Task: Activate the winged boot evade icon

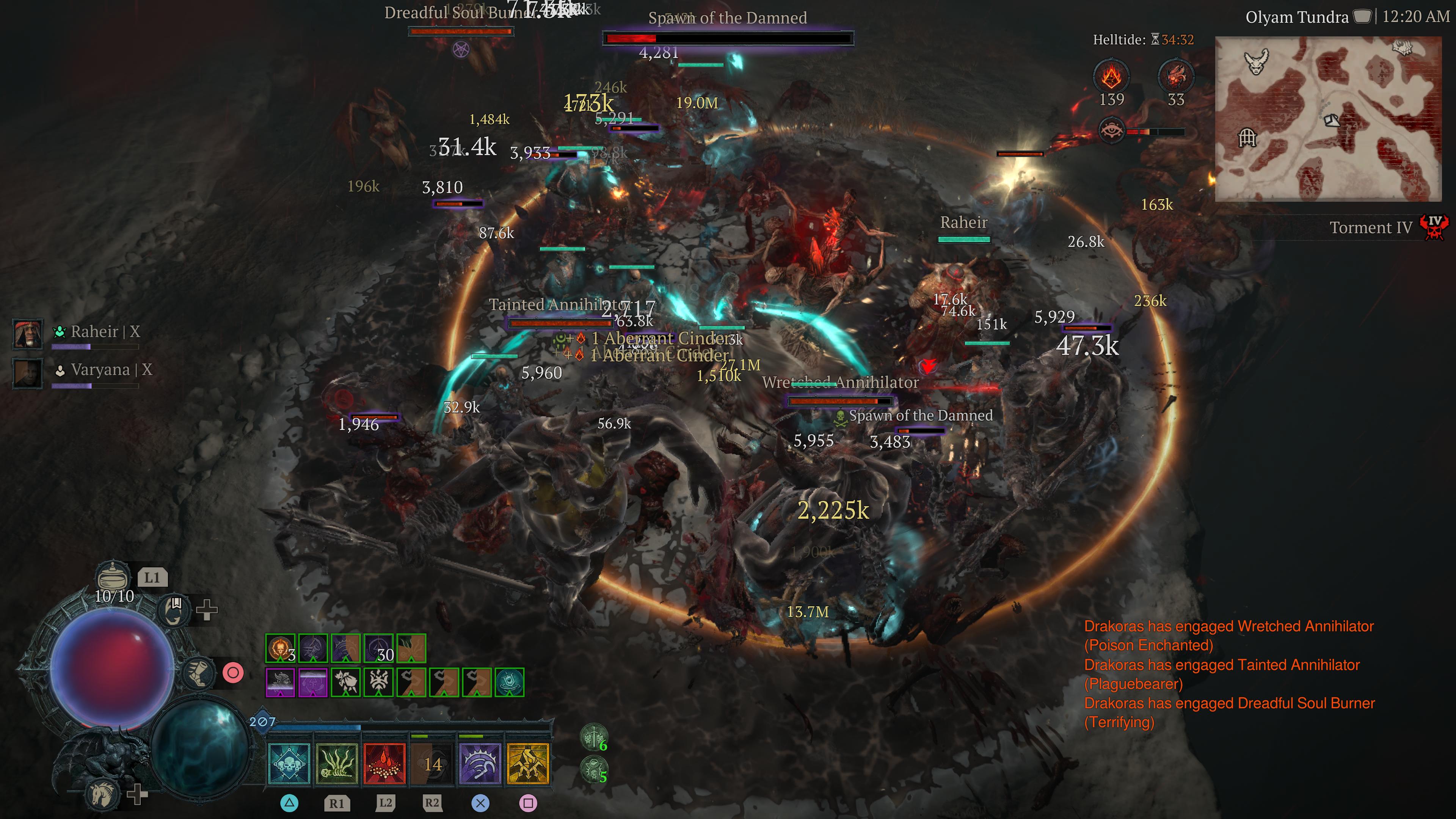Action: pos(198,672)
